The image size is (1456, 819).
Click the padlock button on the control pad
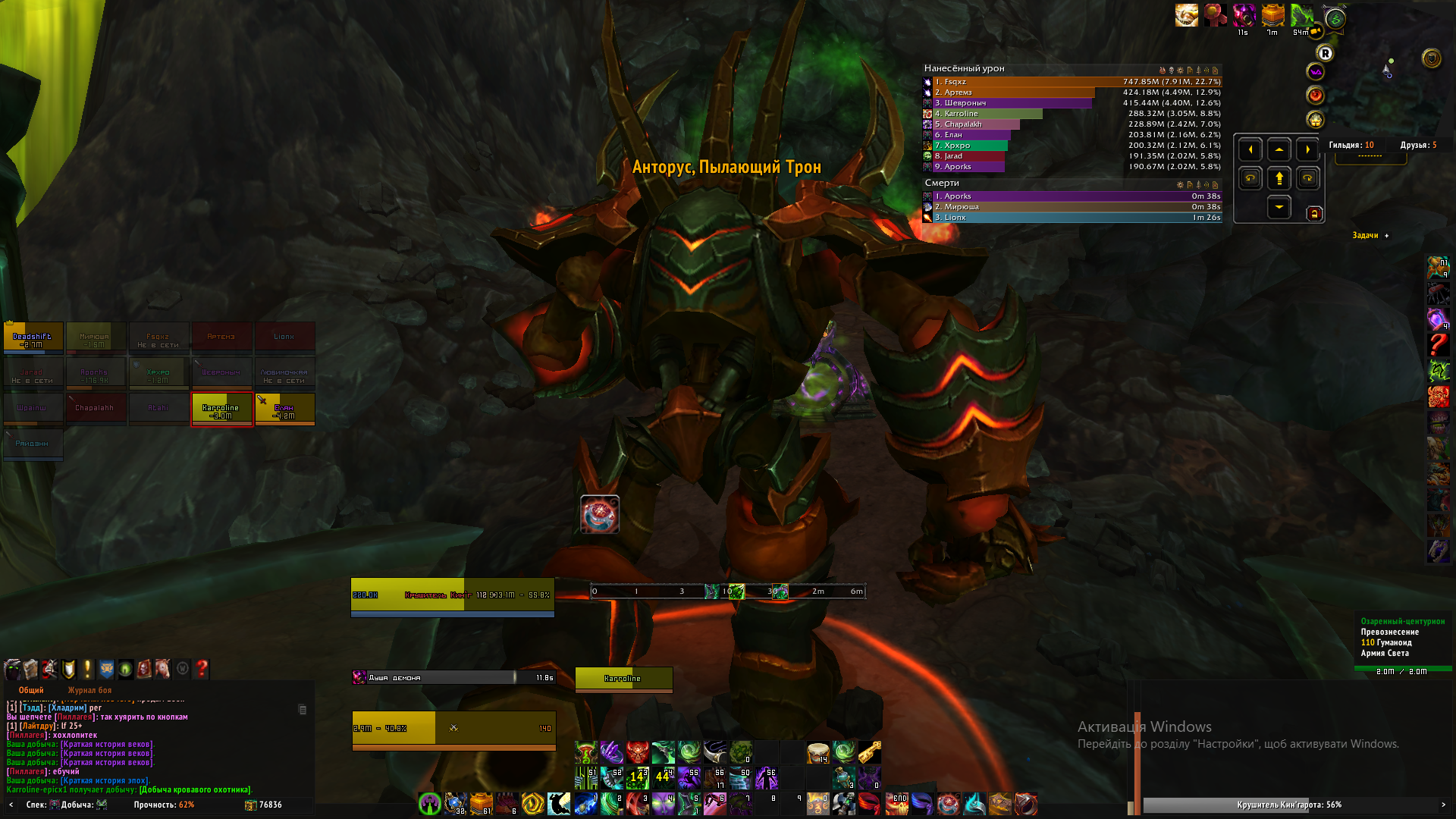pos(1314,214)
